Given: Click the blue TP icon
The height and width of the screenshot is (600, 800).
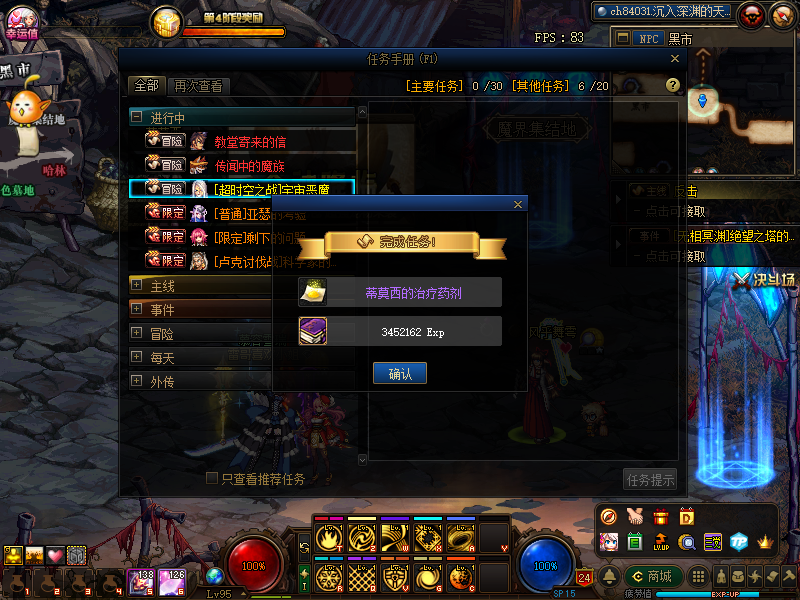Looking at the screenshot, I should pyautogui.click(x=739, y=542).
